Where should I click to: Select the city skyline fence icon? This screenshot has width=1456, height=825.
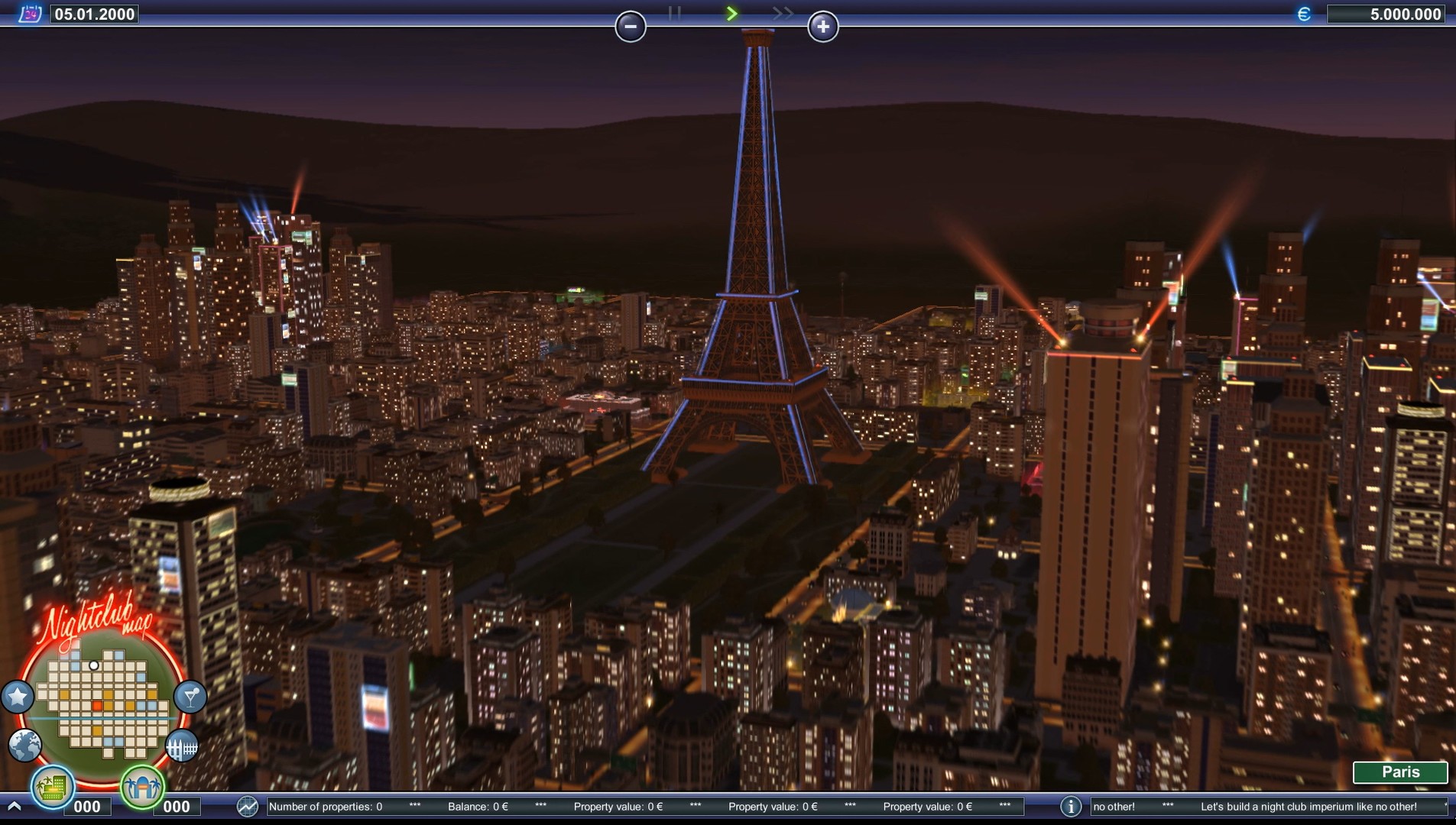click(x=182, y=746)
